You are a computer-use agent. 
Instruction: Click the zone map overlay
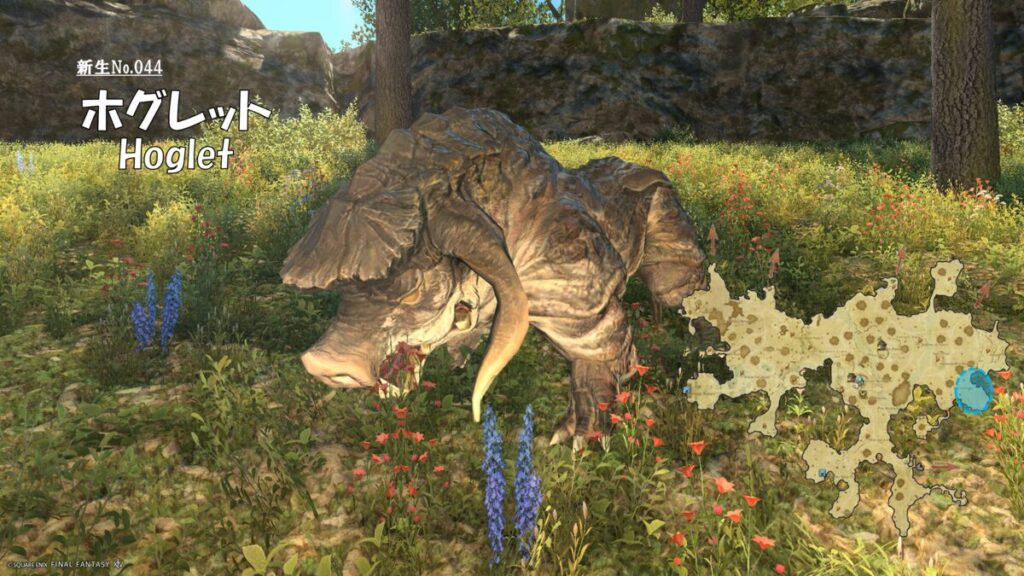850,370
